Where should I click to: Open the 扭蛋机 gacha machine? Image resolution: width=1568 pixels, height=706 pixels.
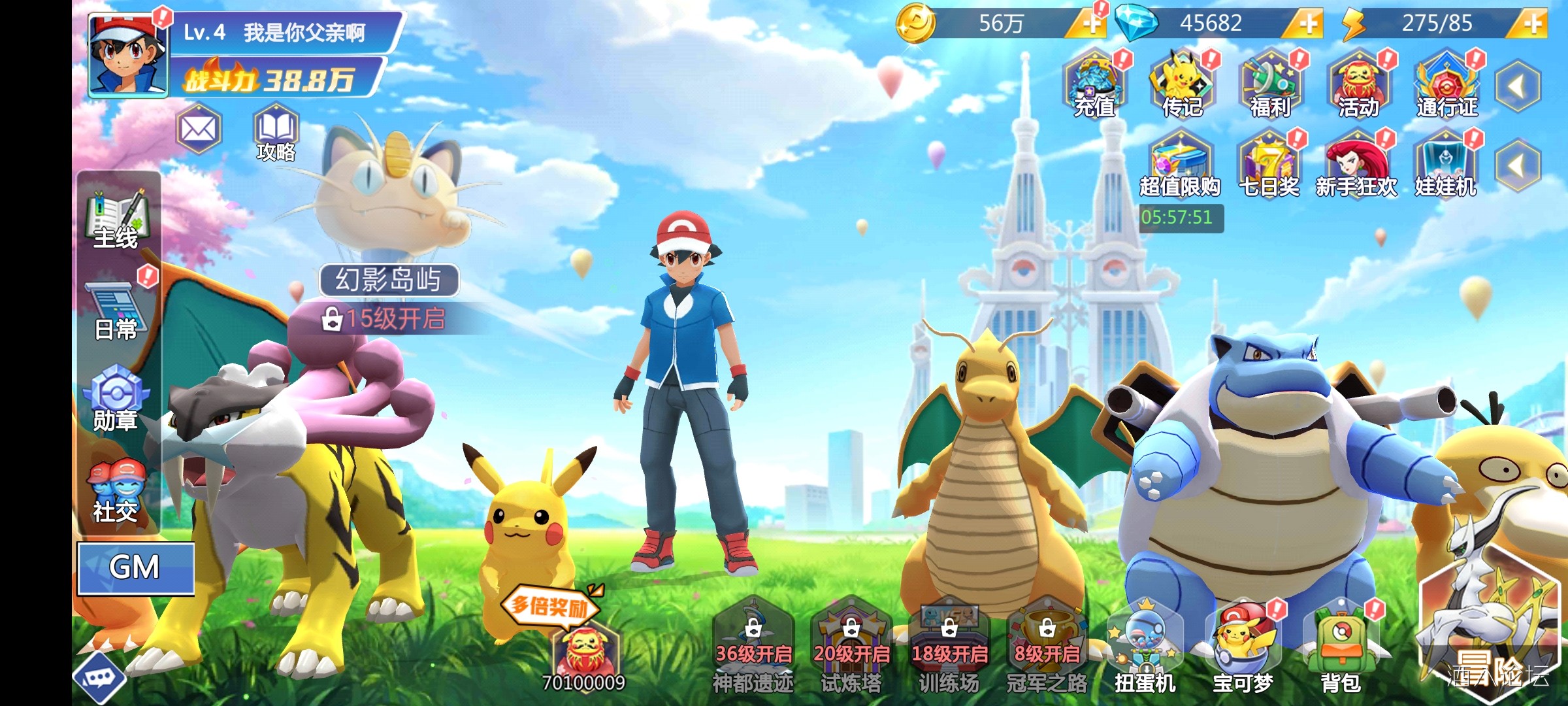1145,648
